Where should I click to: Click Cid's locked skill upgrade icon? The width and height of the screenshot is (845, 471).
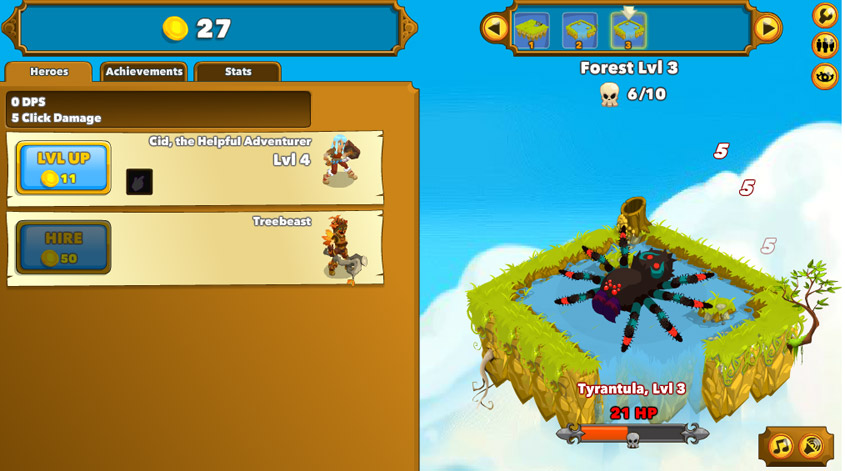[x=139, y=182]
